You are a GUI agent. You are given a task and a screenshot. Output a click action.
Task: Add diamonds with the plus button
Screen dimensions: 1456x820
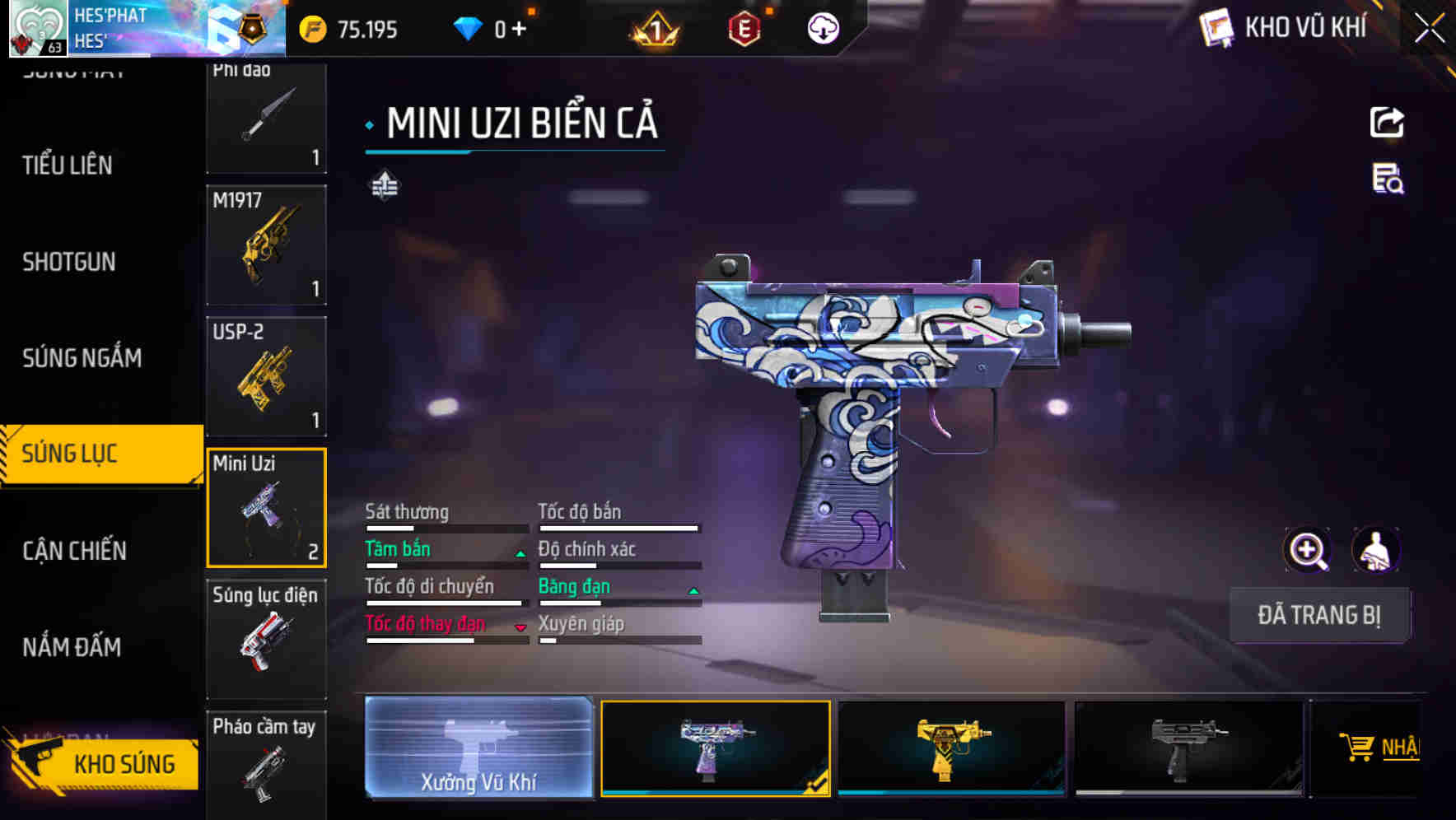click(519, 30)
